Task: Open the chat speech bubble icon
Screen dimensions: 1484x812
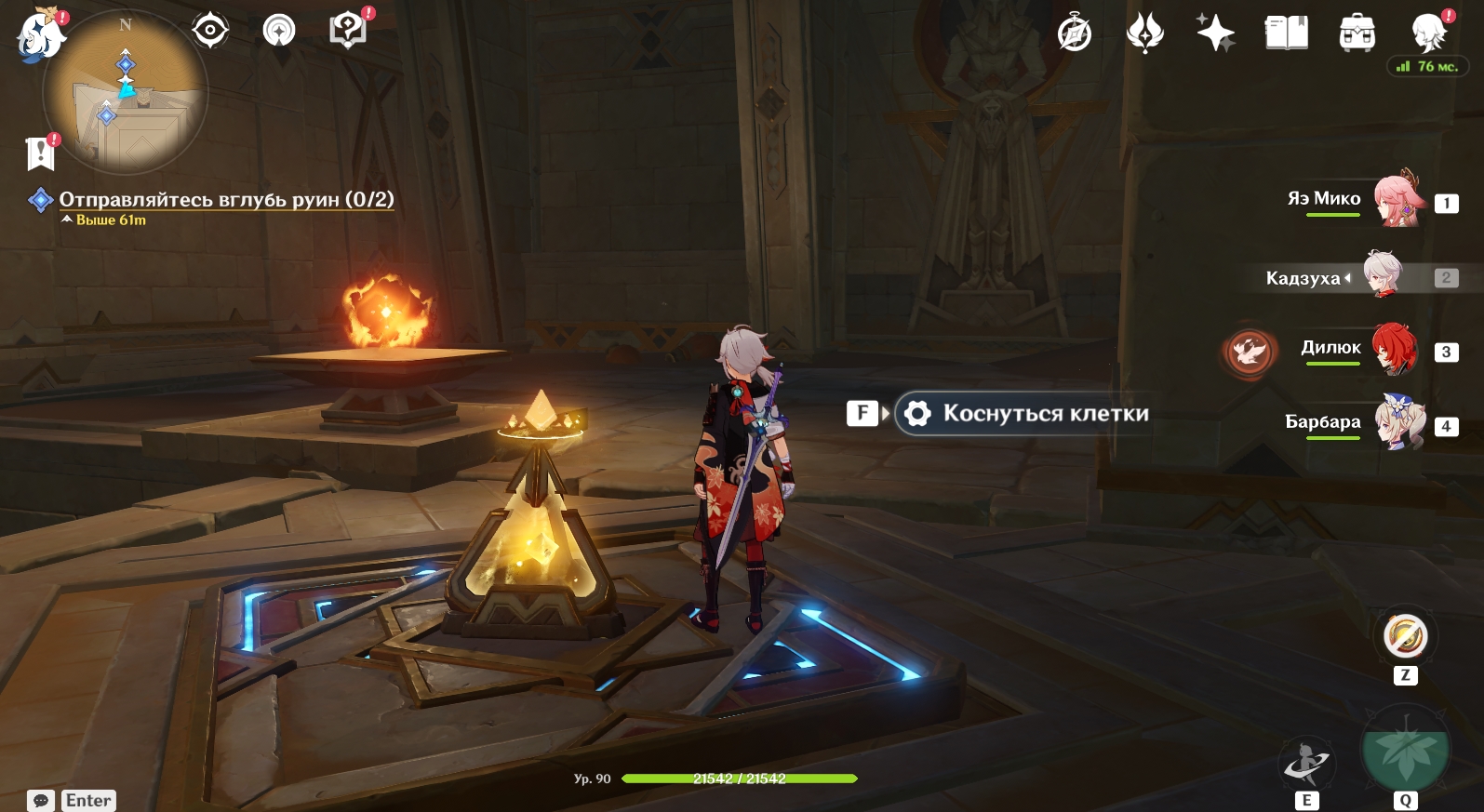Action: [x=41, y=800]
